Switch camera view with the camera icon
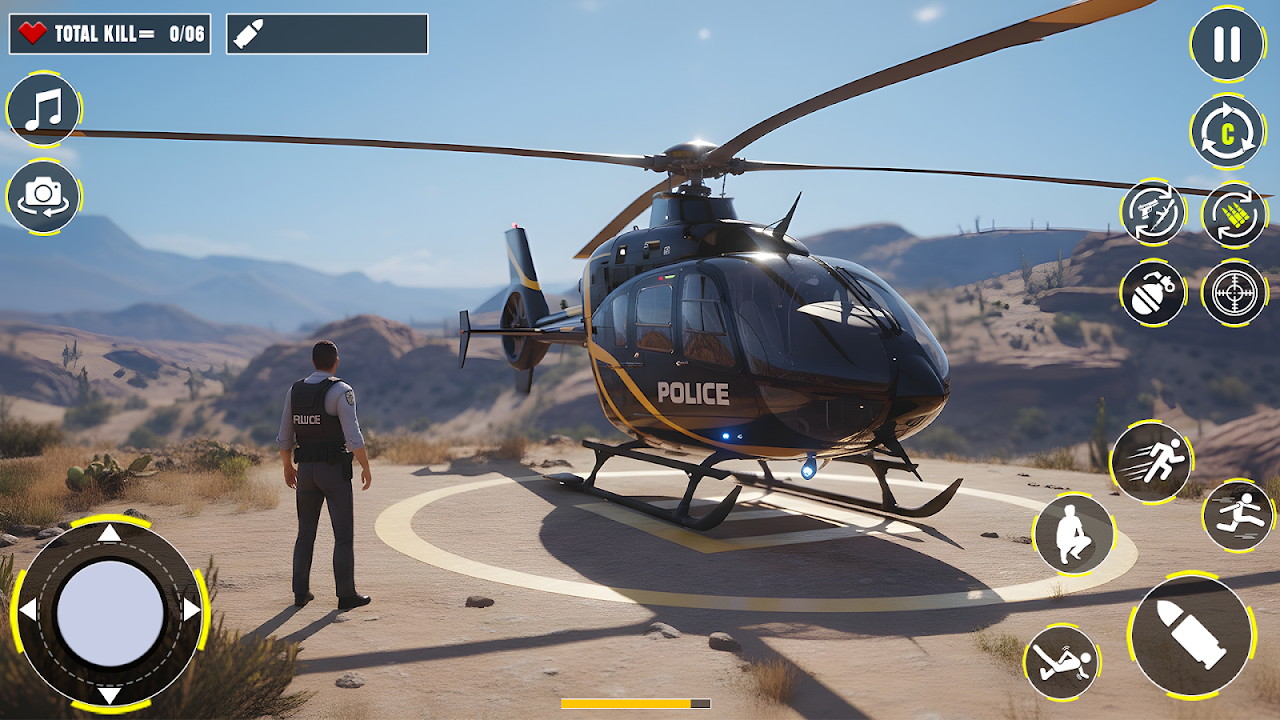Viewport: 1280px width, 720px height. click(x=44, y=197)
